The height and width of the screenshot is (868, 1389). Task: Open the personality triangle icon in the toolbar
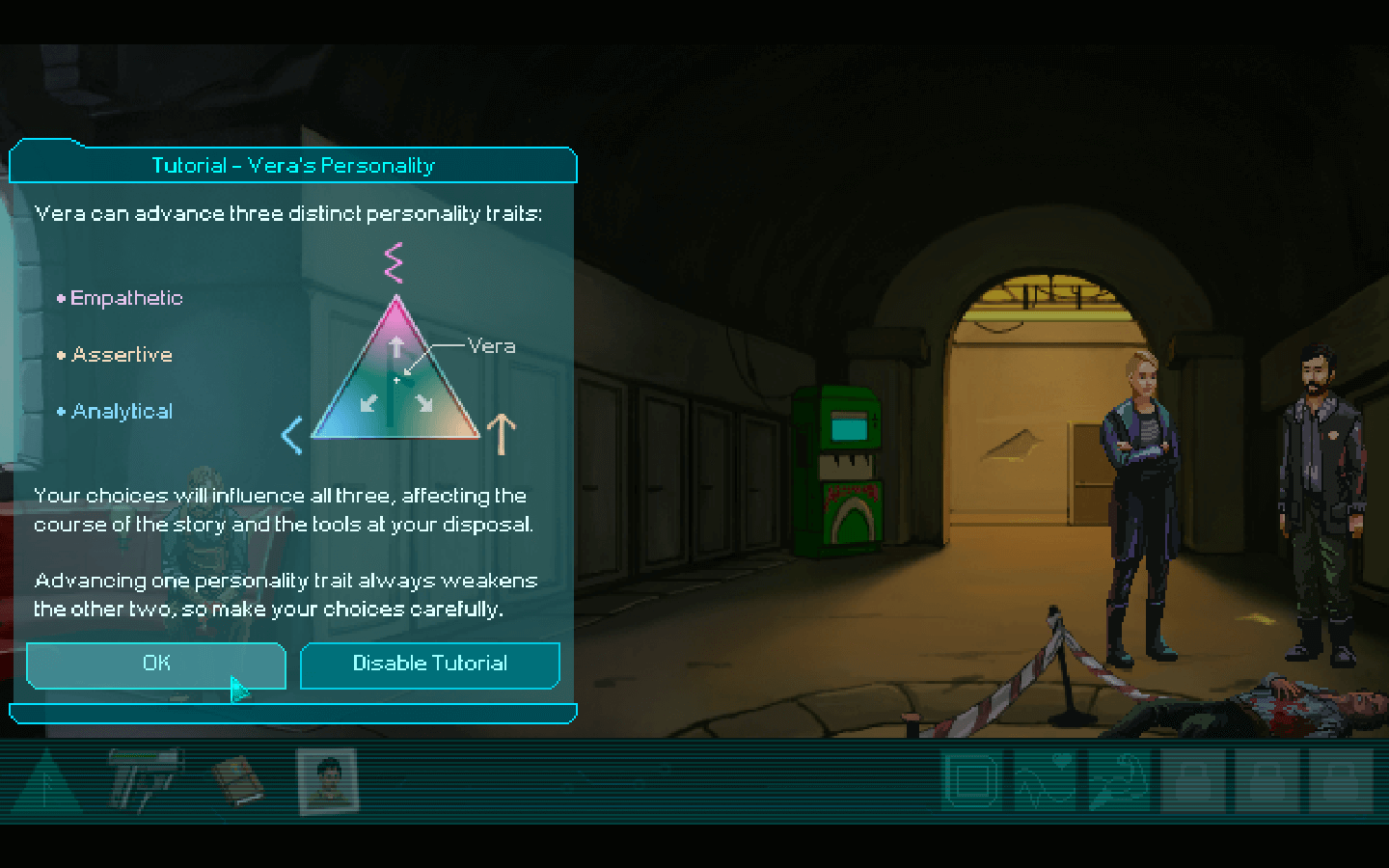click(46, 782)
